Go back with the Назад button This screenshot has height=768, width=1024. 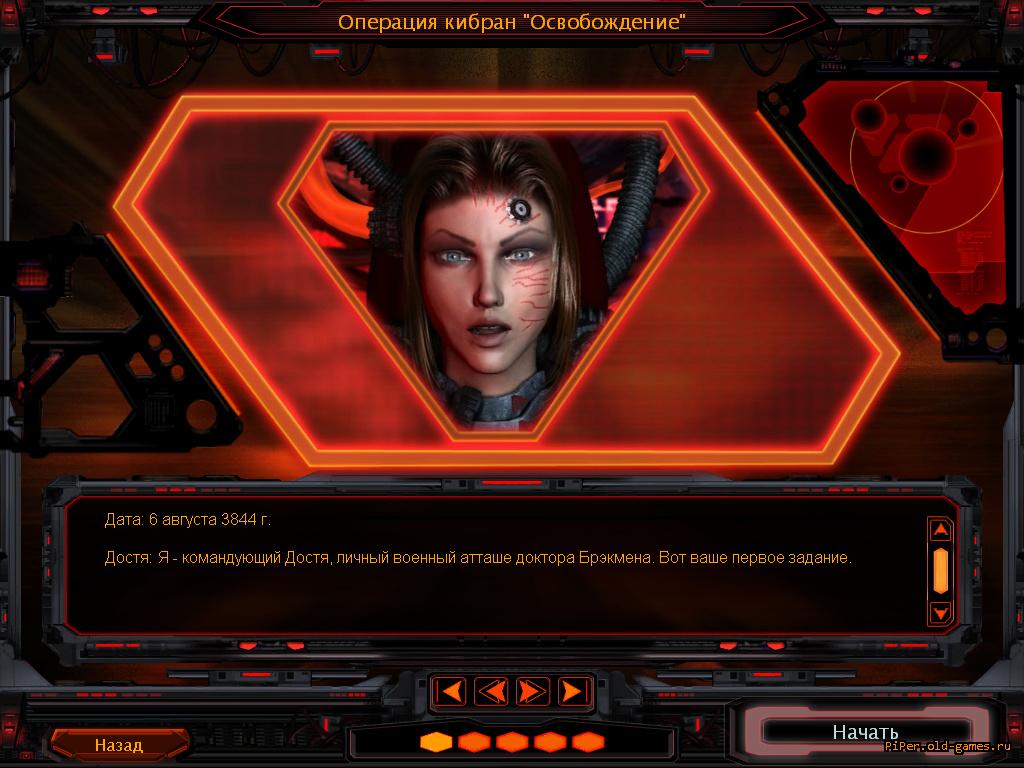tap(119, 745)
